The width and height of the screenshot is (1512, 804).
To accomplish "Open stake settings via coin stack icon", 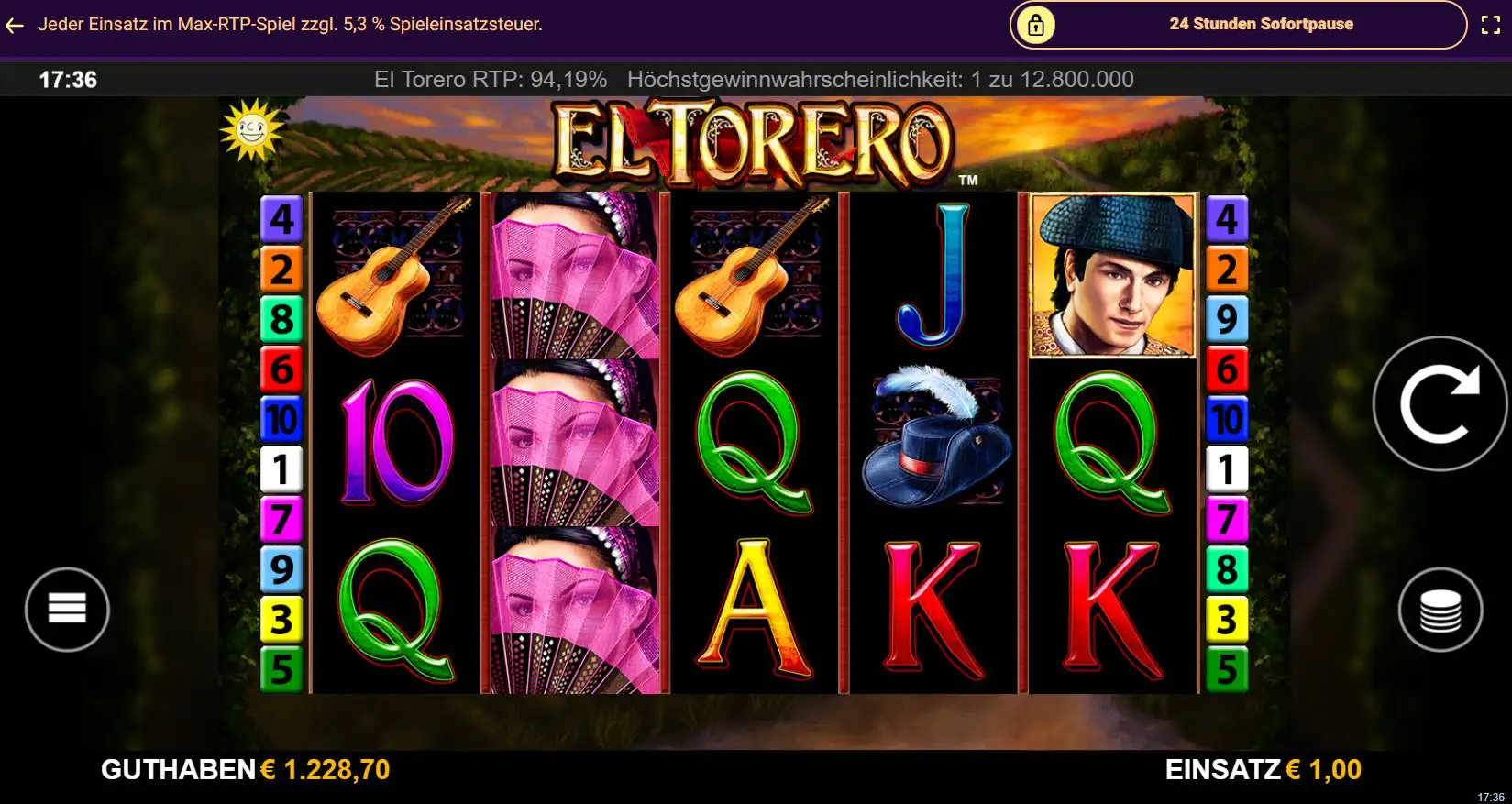I will point(1441,610).
